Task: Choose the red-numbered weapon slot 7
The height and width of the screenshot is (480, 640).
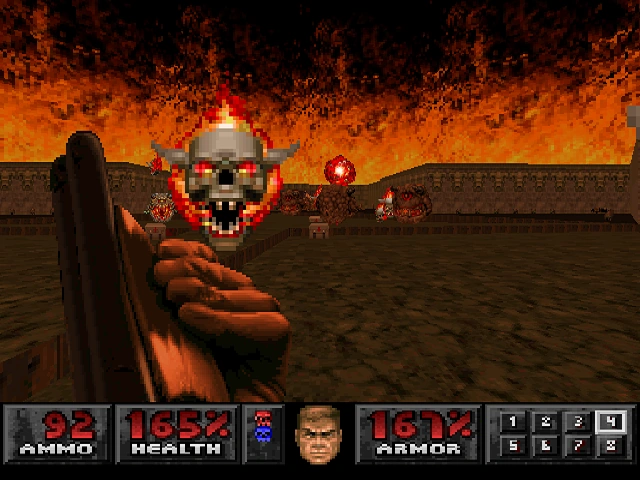Action: click(x=577, y=445)
